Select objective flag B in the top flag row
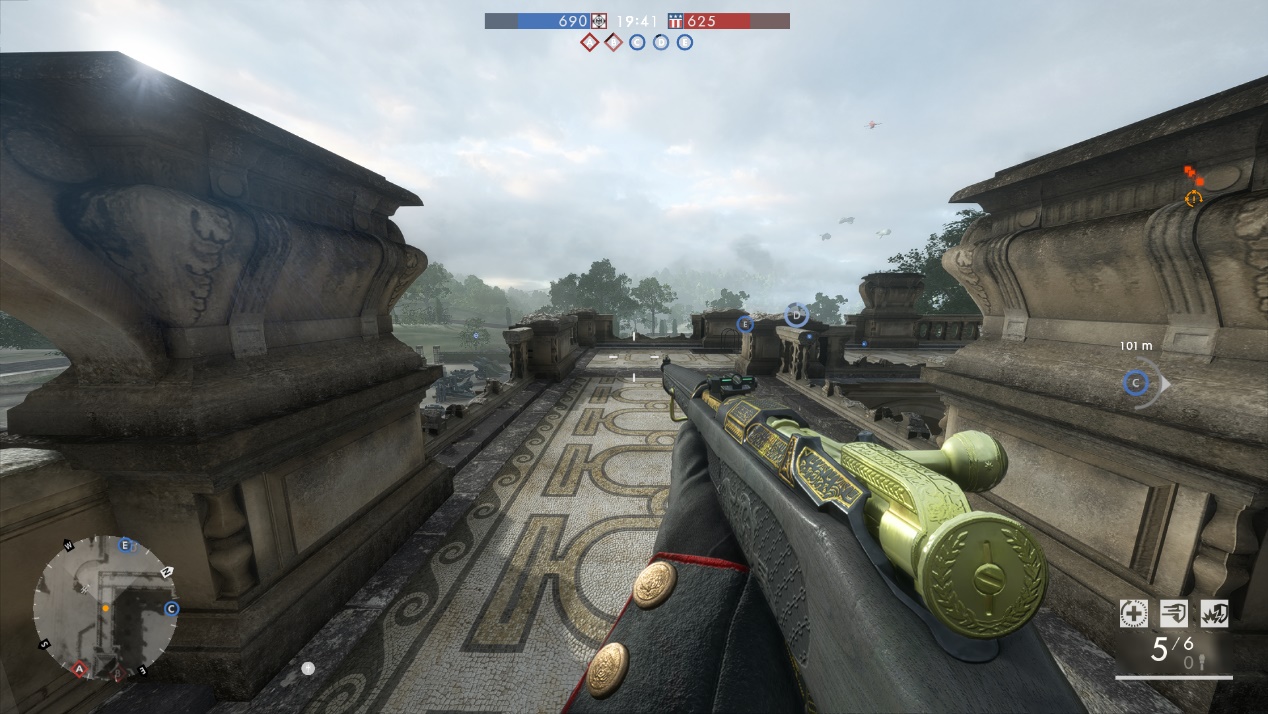The image size is (1268, 714). (613, 42)
